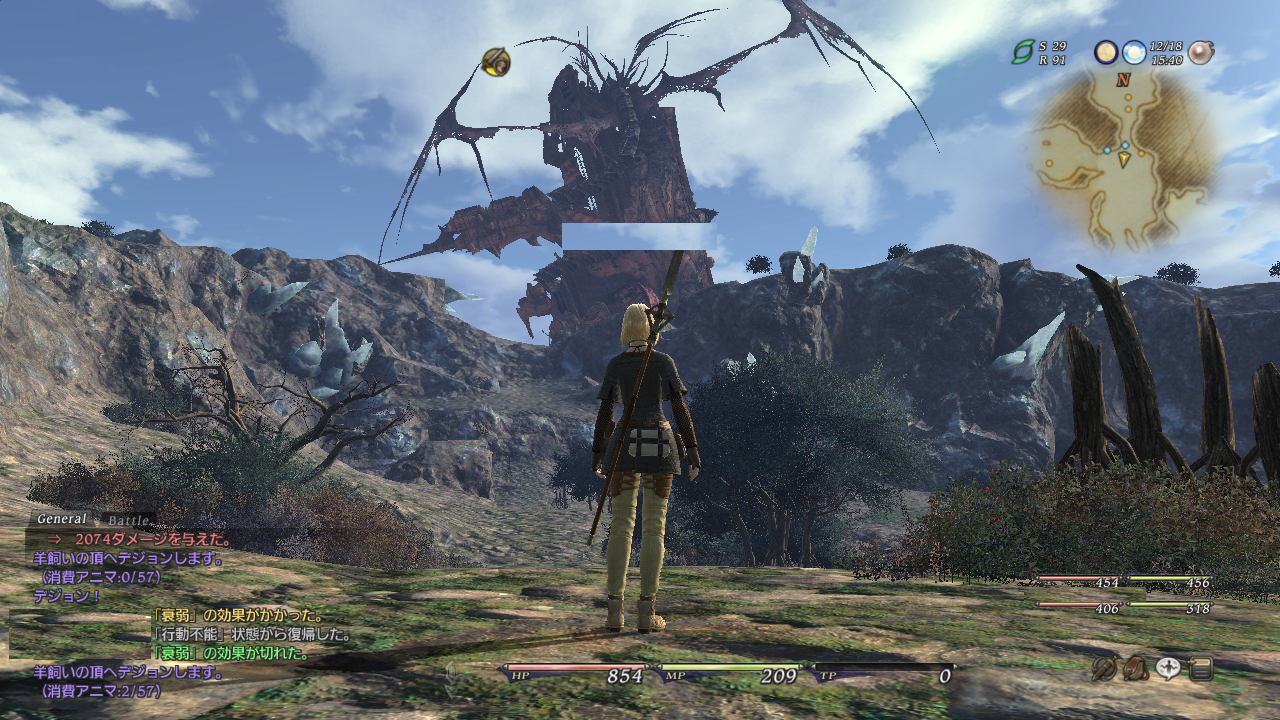Click the yellow horn marker icon

496,62
